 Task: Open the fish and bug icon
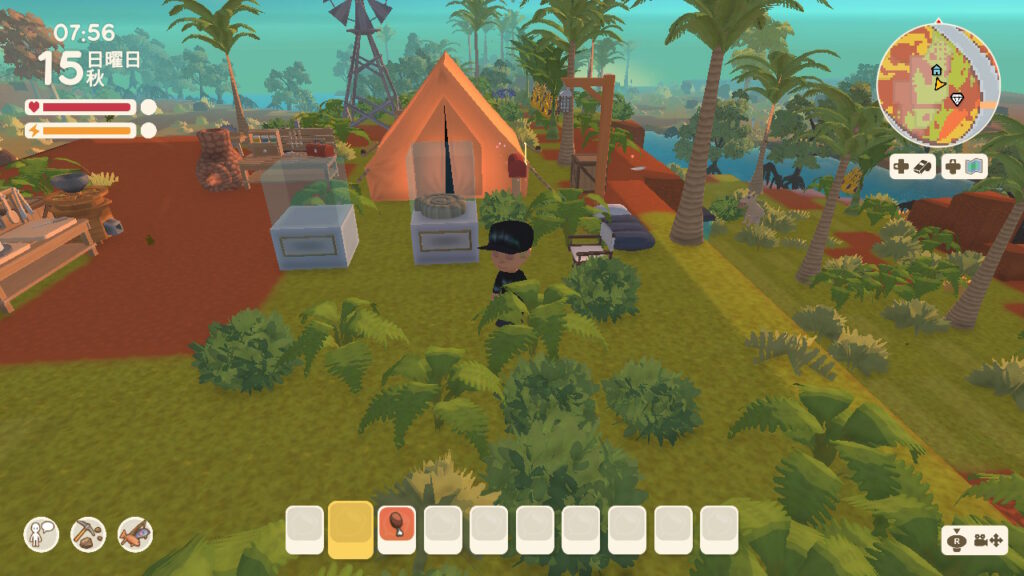pyautogui.click(x=135, y=534)
